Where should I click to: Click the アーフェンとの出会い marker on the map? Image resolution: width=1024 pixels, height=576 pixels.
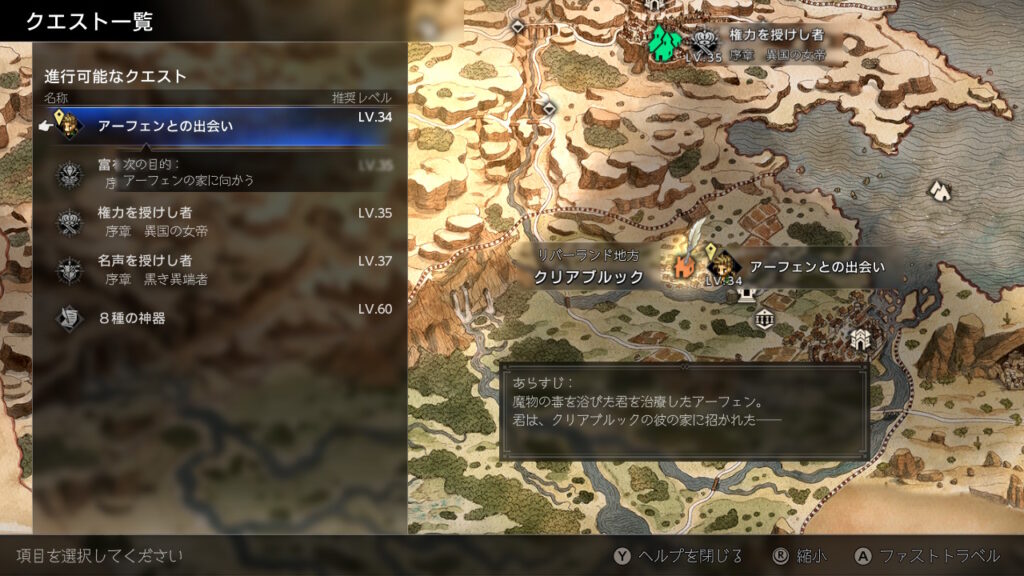816,267
